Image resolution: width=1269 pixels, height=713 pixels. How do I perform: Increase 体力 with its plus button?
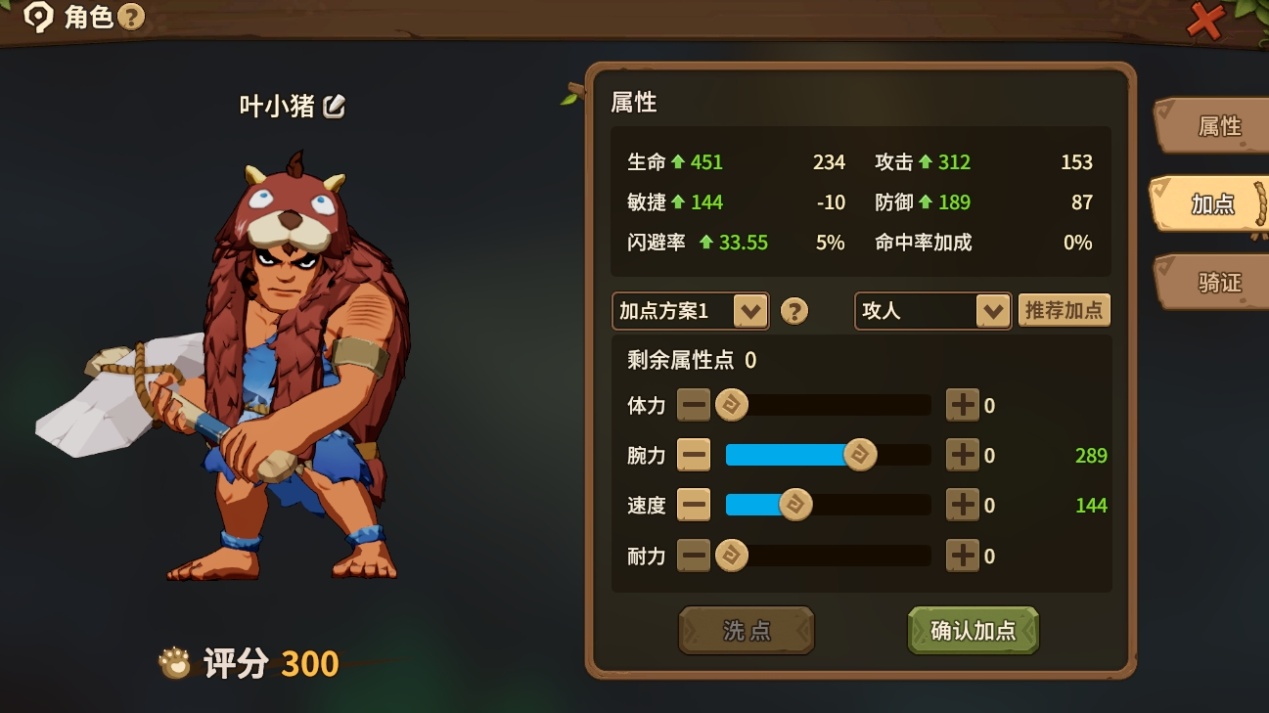coord(962,405)
